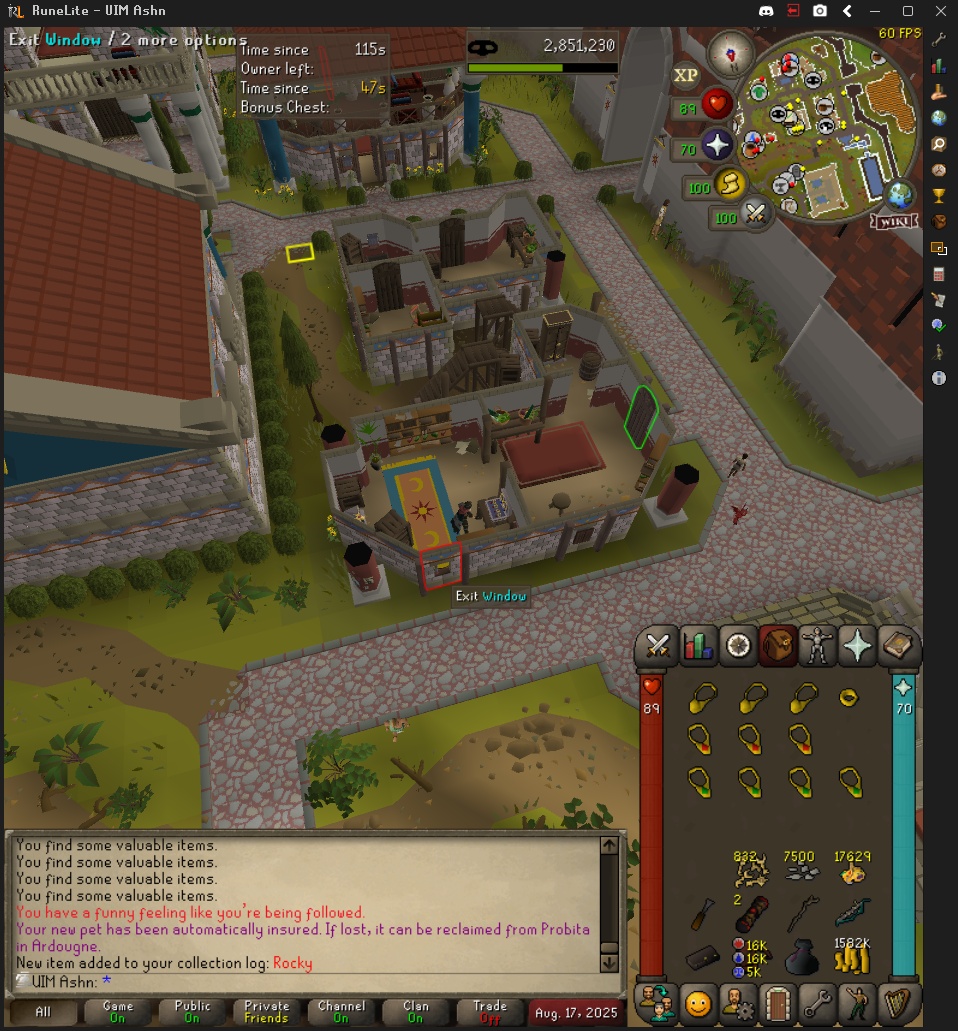Open the Magic spellbook tab
This screenshot has height=1031, width=958.
pos(899,647)
